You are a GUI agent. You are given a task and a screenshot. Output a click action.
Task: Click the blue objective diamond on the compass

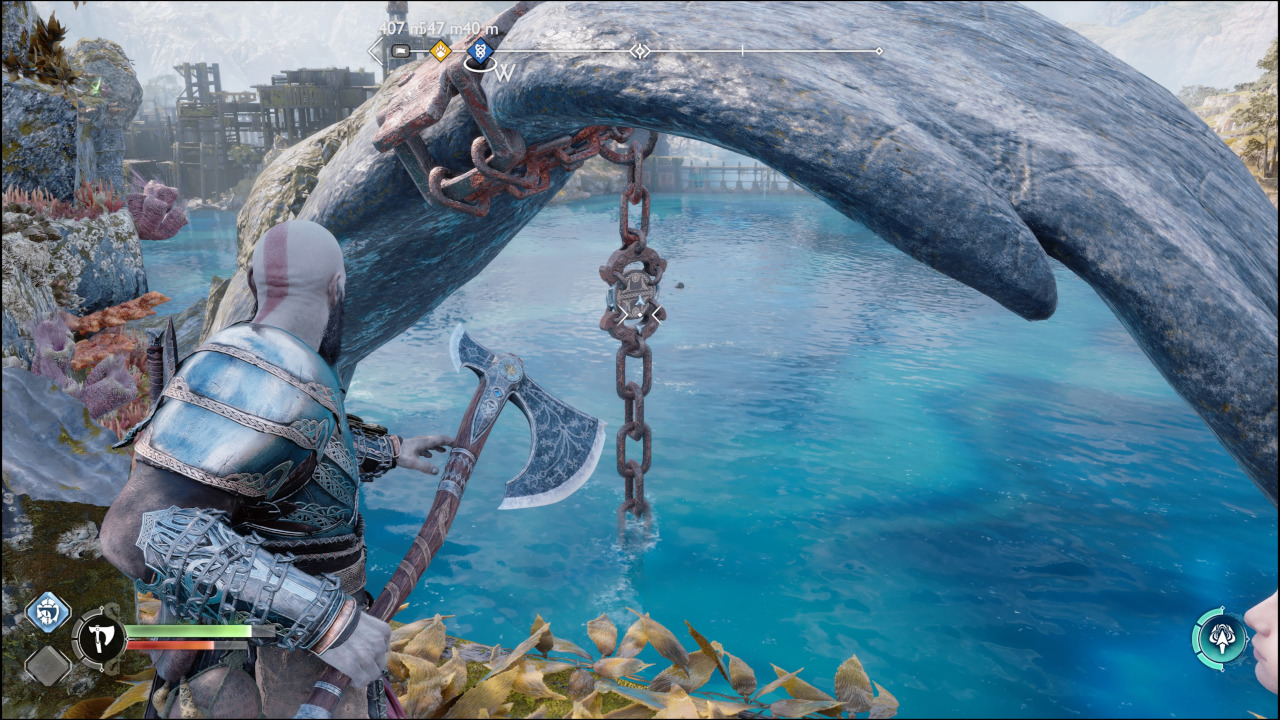tap(480, 50)
